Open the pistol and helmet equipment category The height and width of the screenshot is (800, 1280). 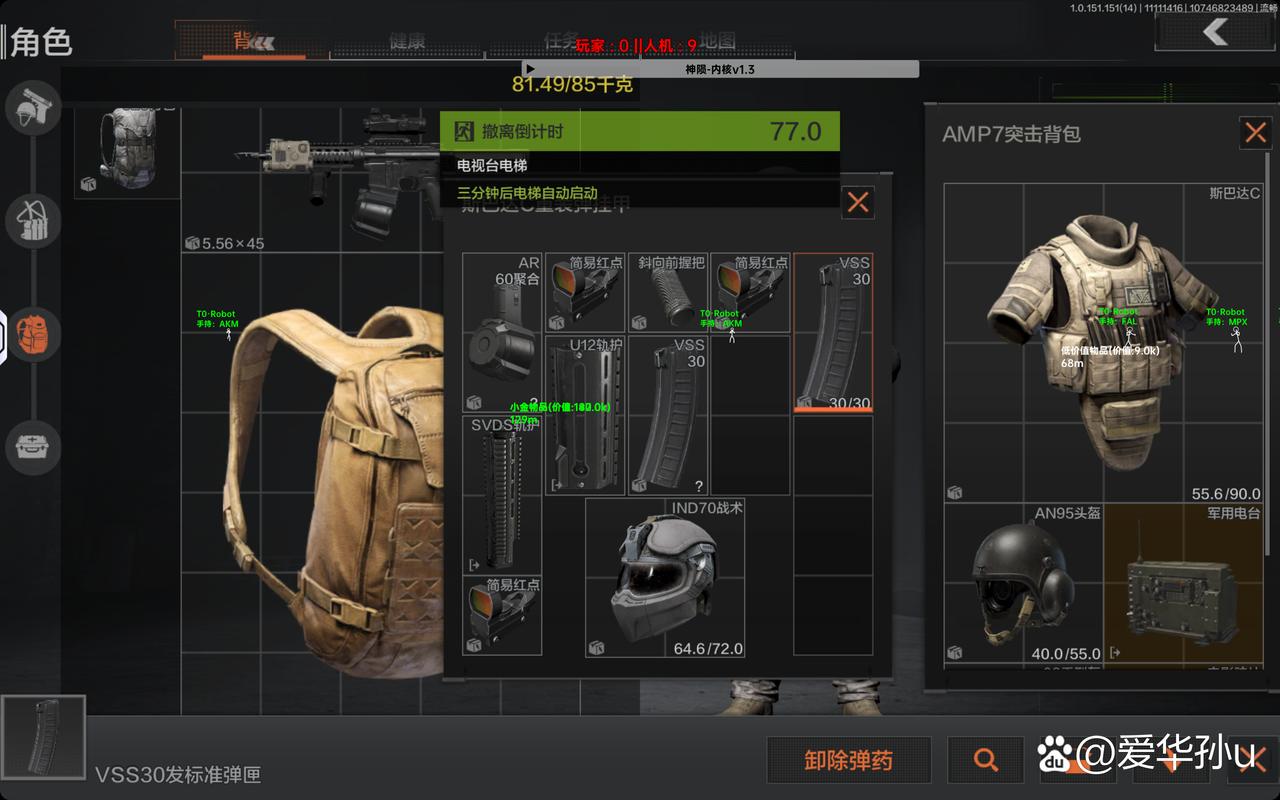(x=33, y=109)
